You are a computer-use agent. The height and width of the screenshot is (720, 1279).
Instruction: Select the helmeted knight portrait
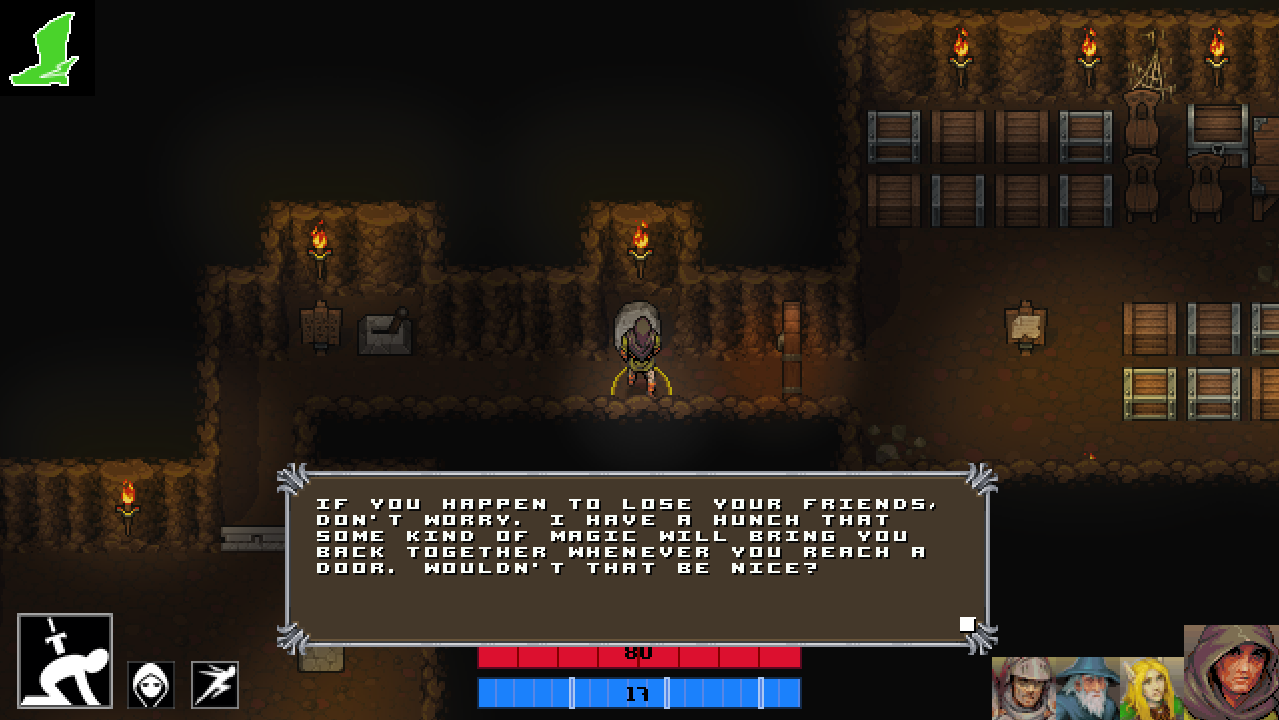point(1022,688)
